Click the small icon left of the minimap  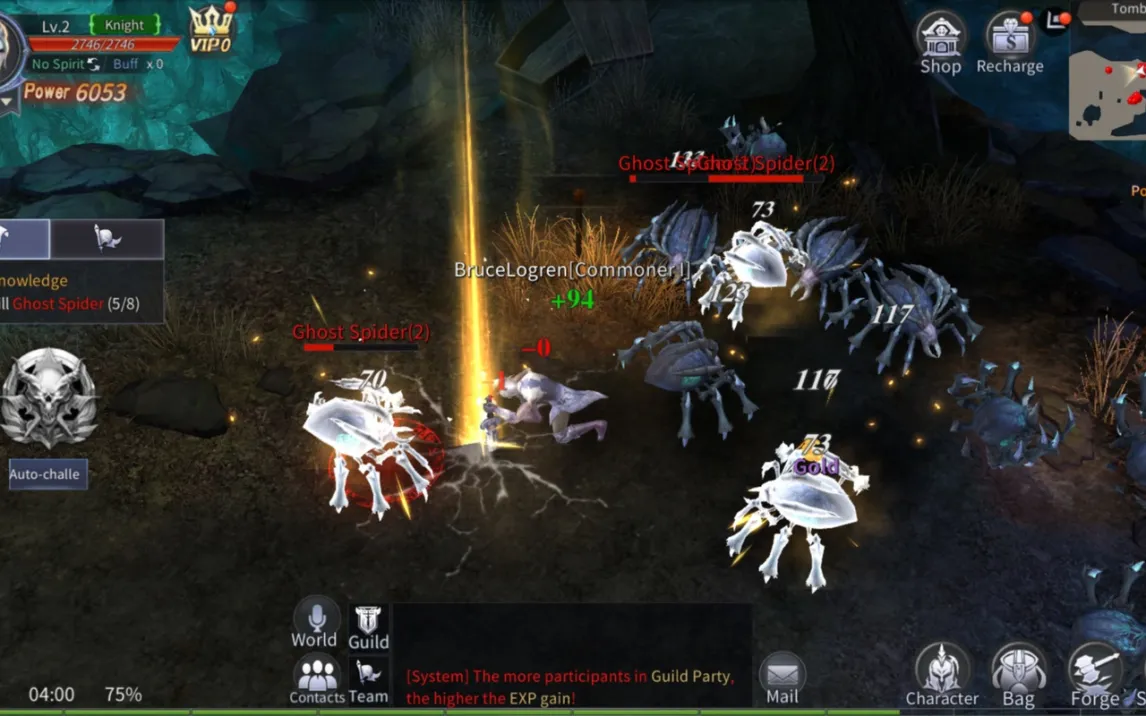1053,19
